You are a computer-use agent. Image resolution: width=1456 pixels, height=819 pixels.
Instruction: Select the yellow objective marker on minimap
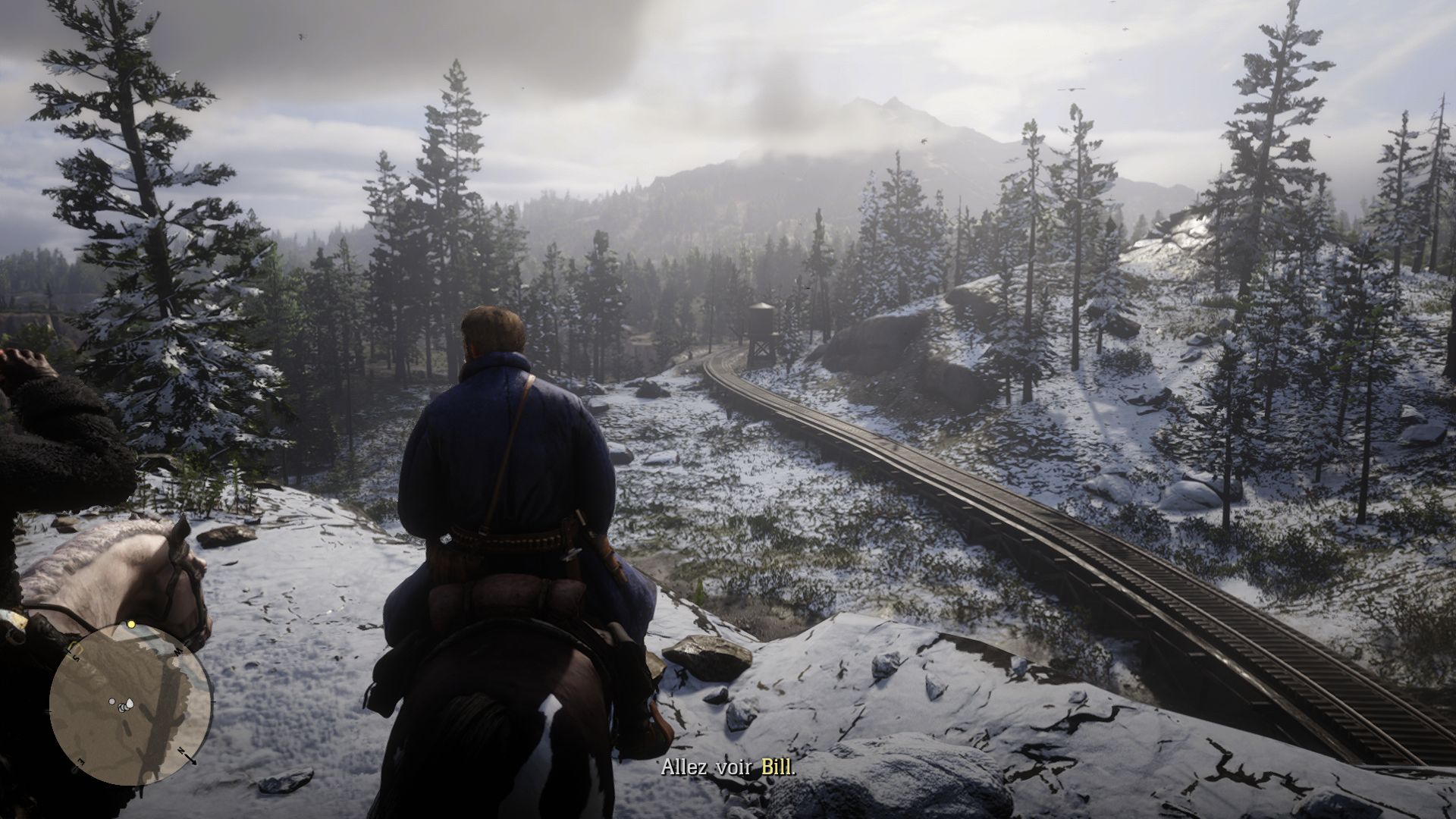[x=131, y=624]
